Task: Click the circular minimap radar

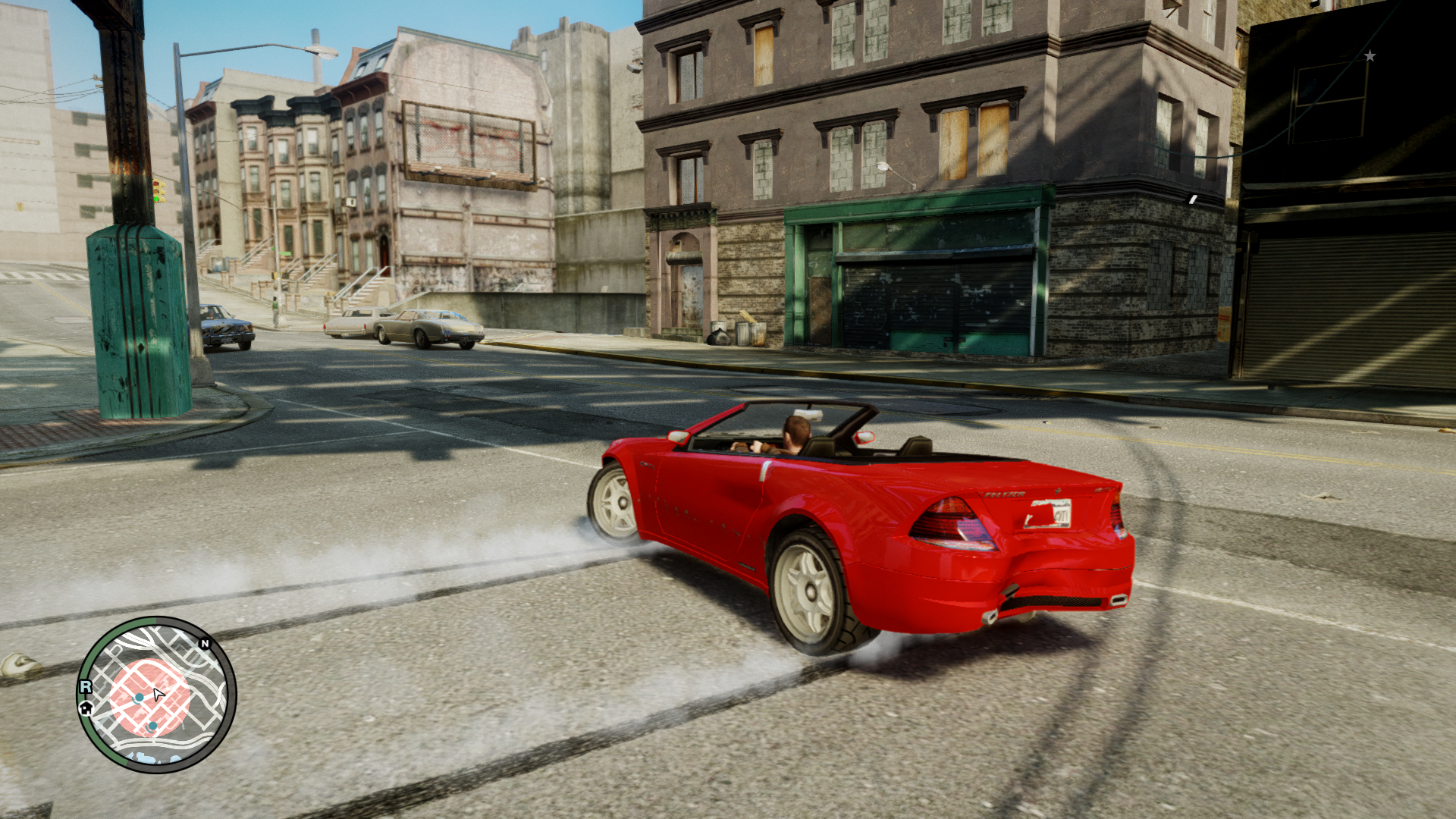Action: click(156, 694)
